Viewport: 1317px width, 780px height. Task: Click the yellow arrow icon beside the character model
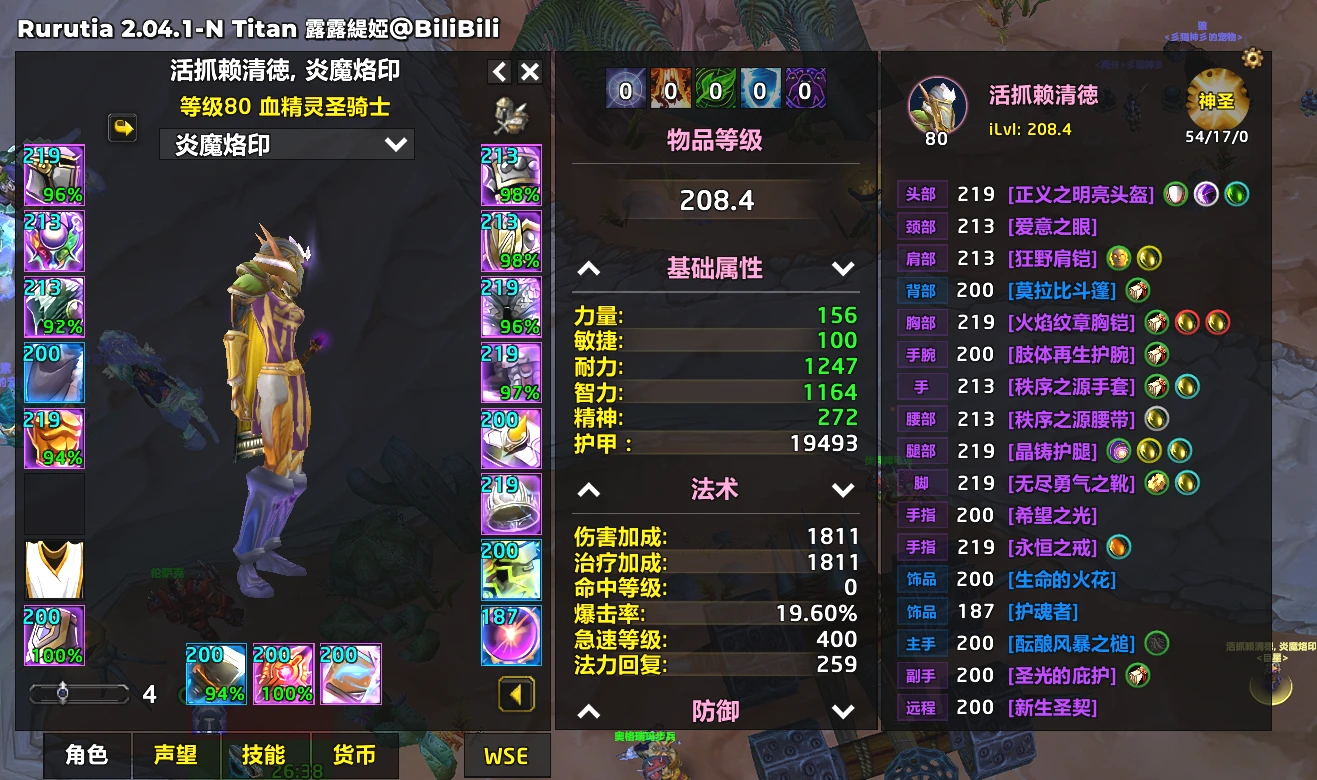click(x=121, y=129)
